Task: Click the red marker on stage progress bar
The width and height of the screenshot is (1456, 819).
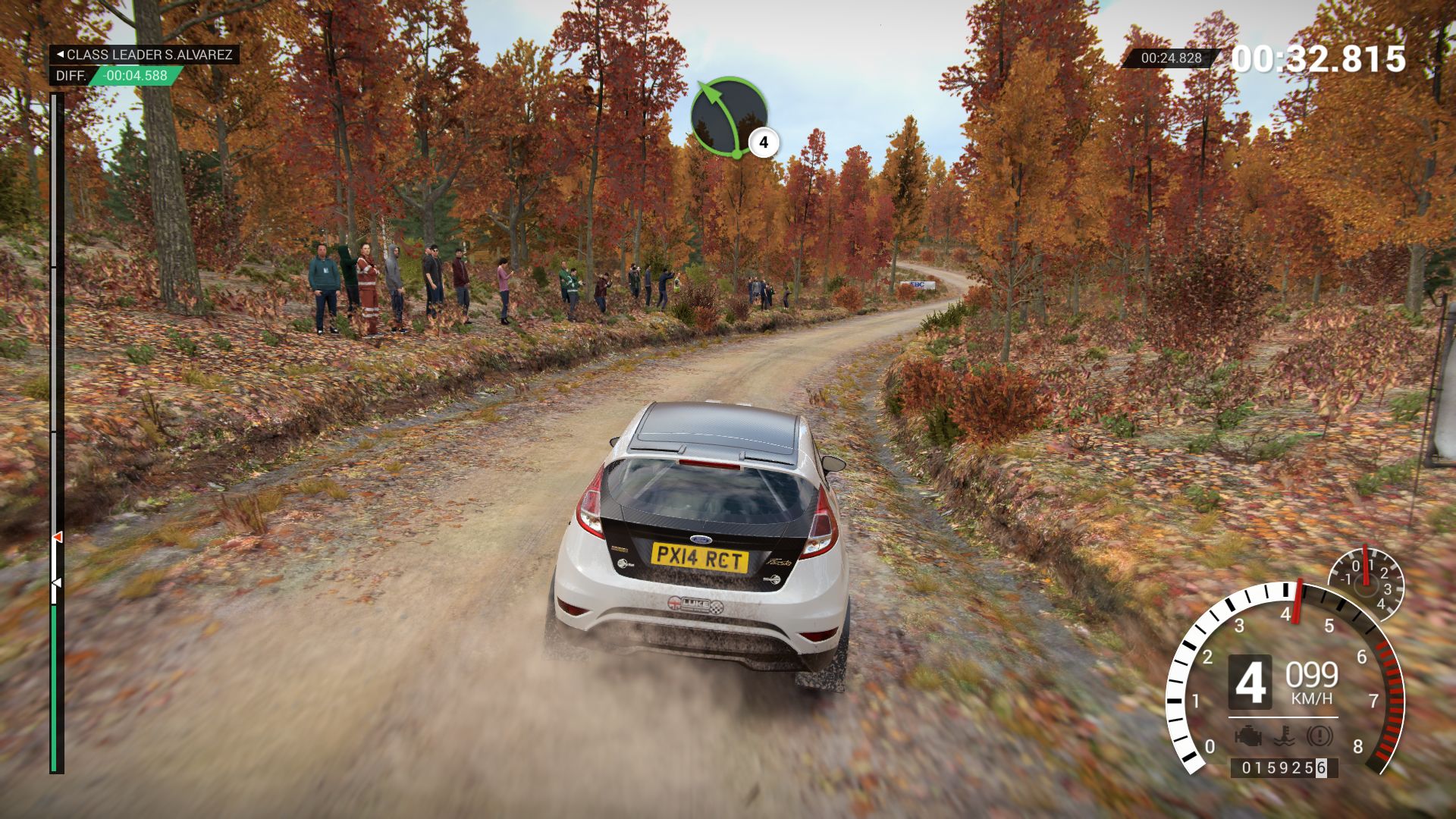Action: [x=57, y=537]
